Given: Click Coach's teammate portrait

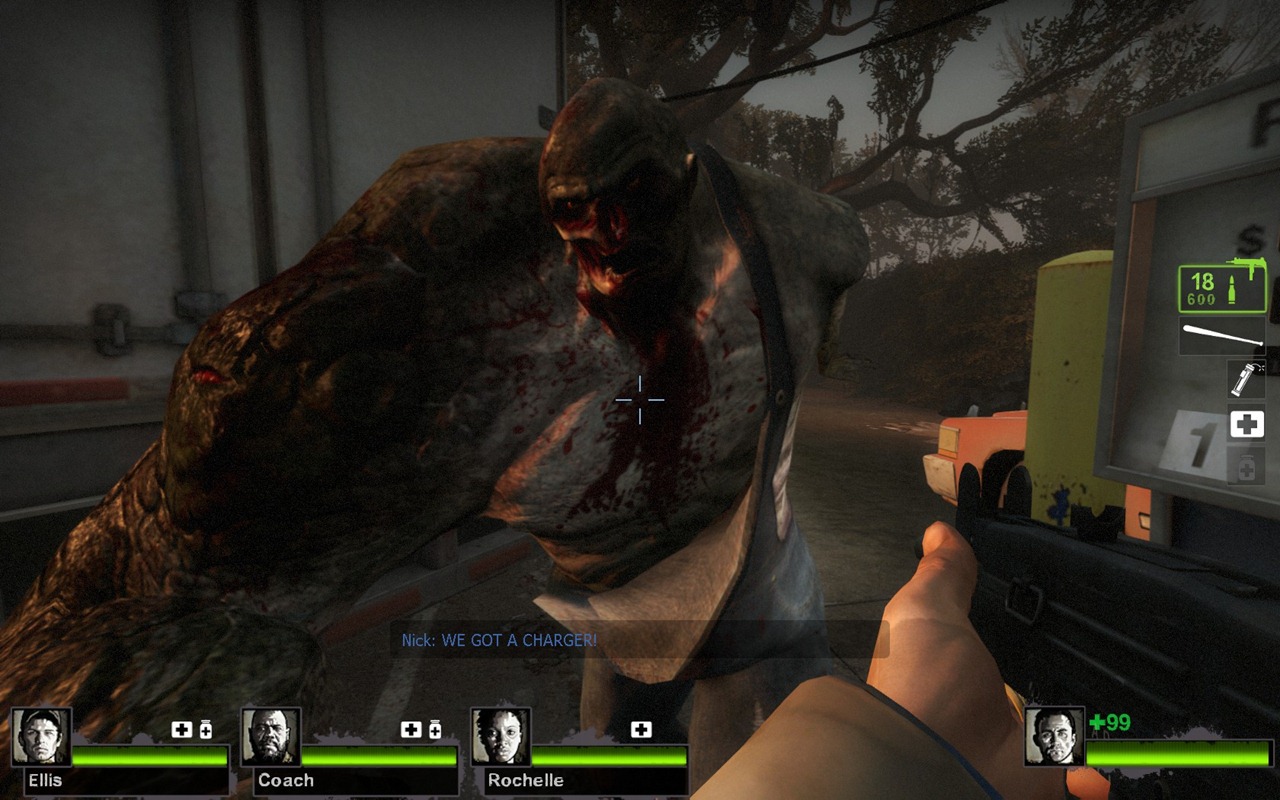Looking at the screenshot, I should tap(271, 737).
